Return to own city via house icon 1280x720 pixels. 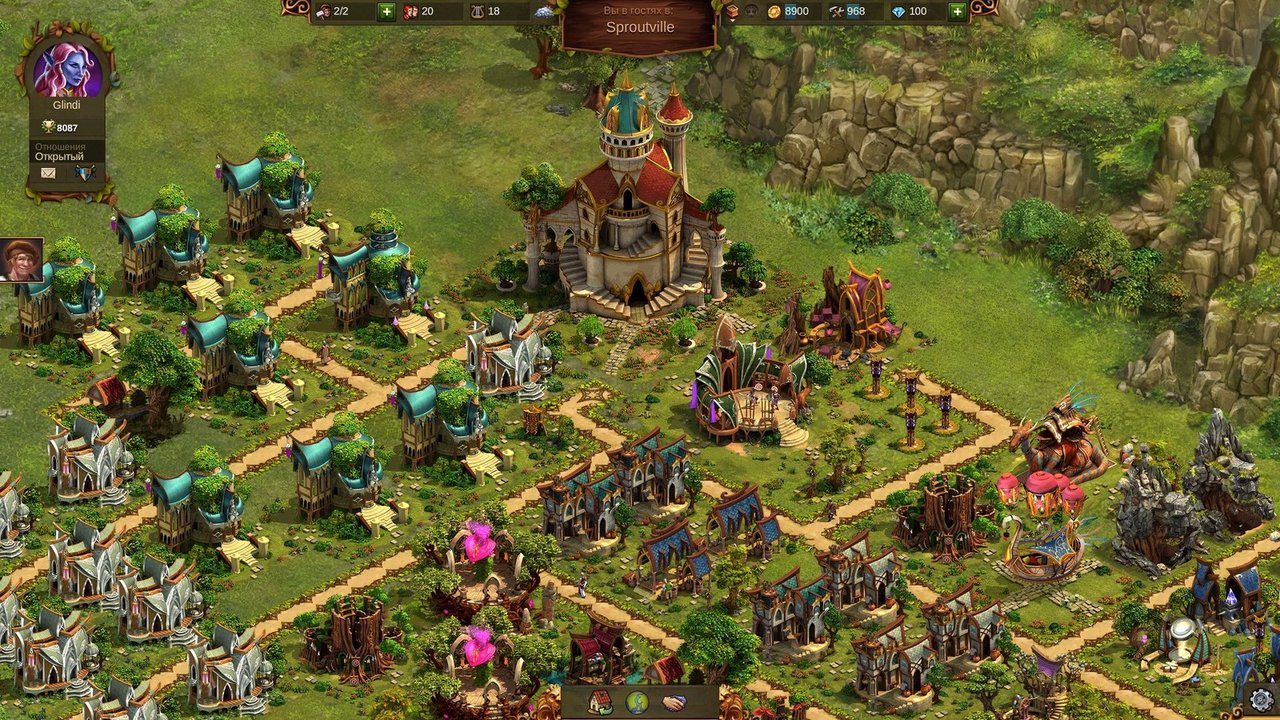point(600,702)
